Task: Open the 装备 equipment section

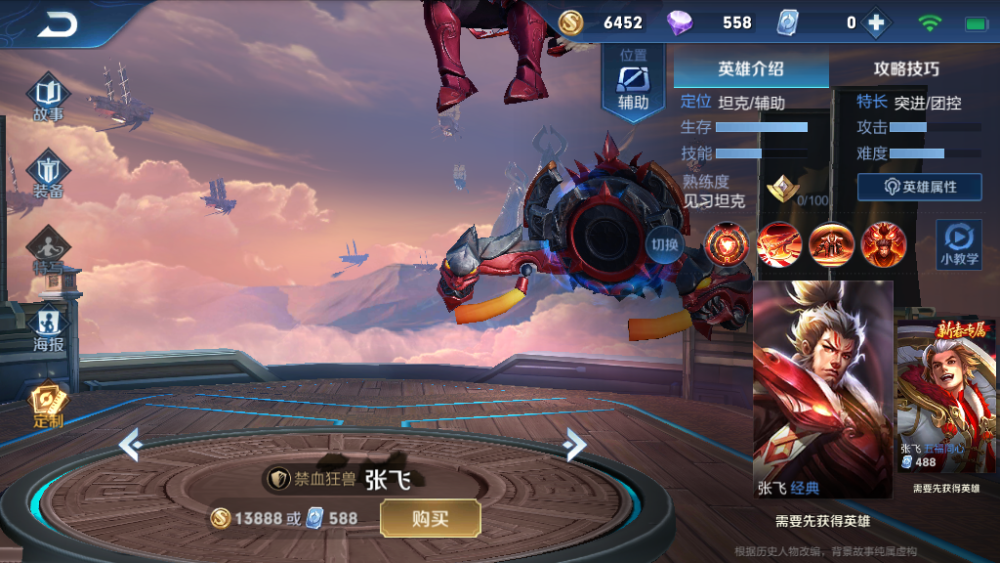Action: [x=48, y=174]
